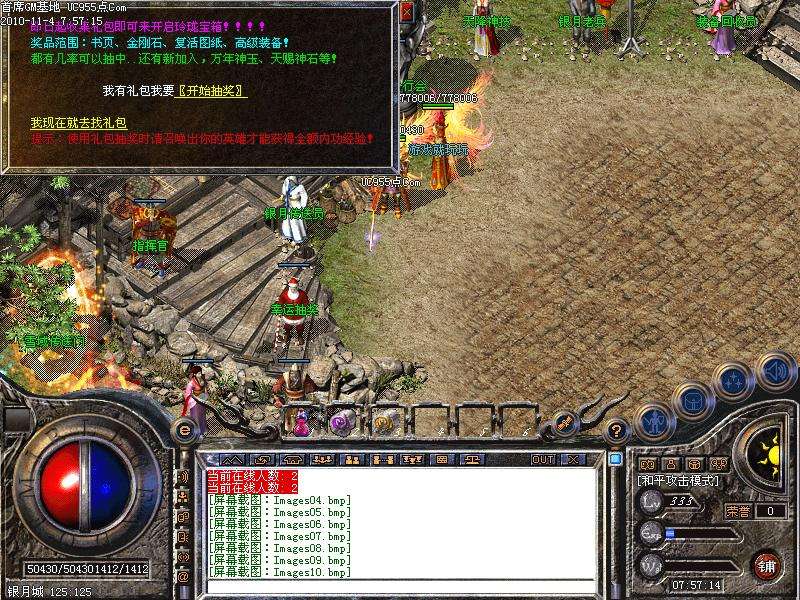Click the OUT button above the chat
Image resolution: width=800 pixels, height=600 pixels.
click(x=543, y=459)
